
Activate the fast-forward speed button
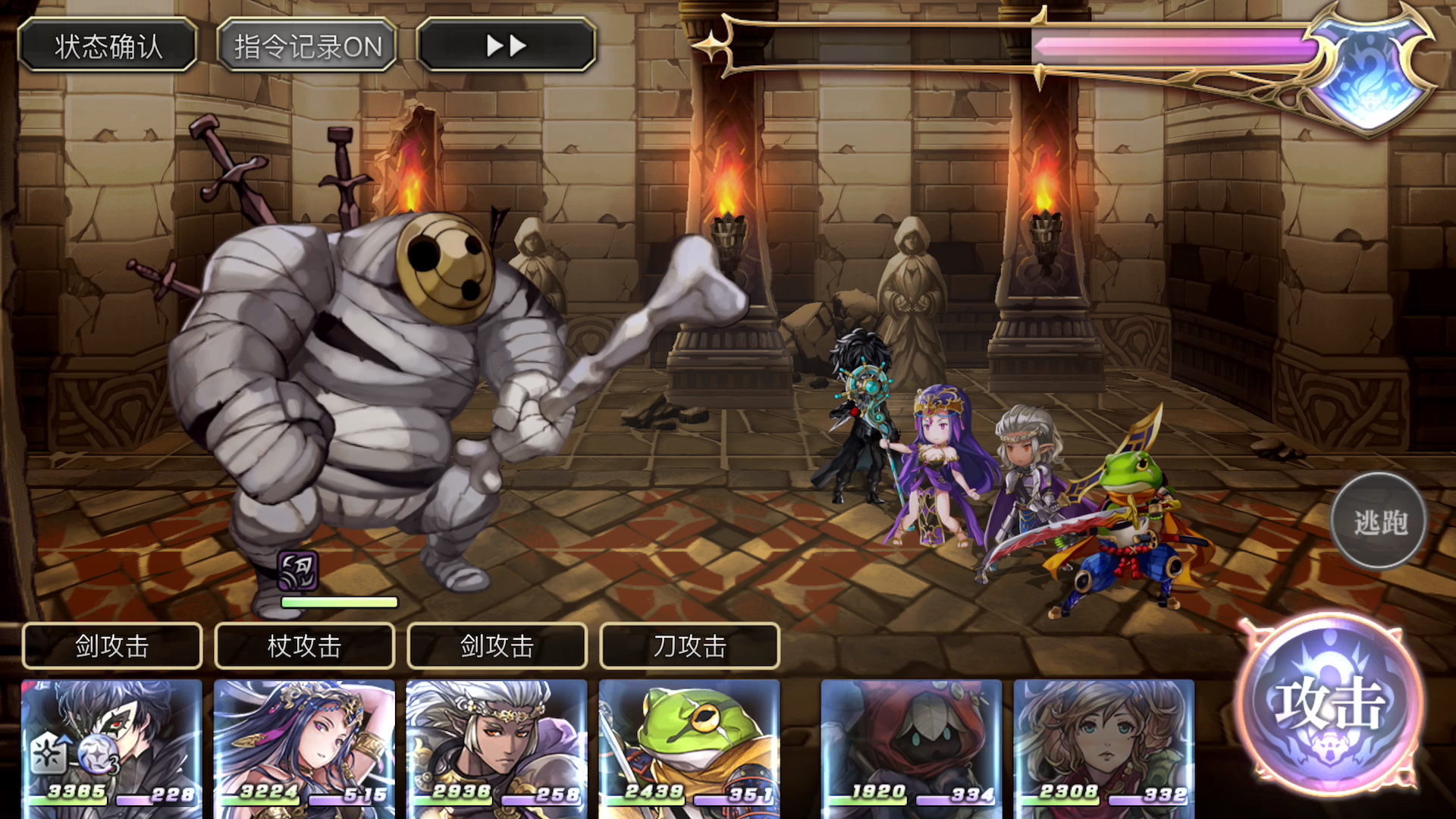point(506,46)
